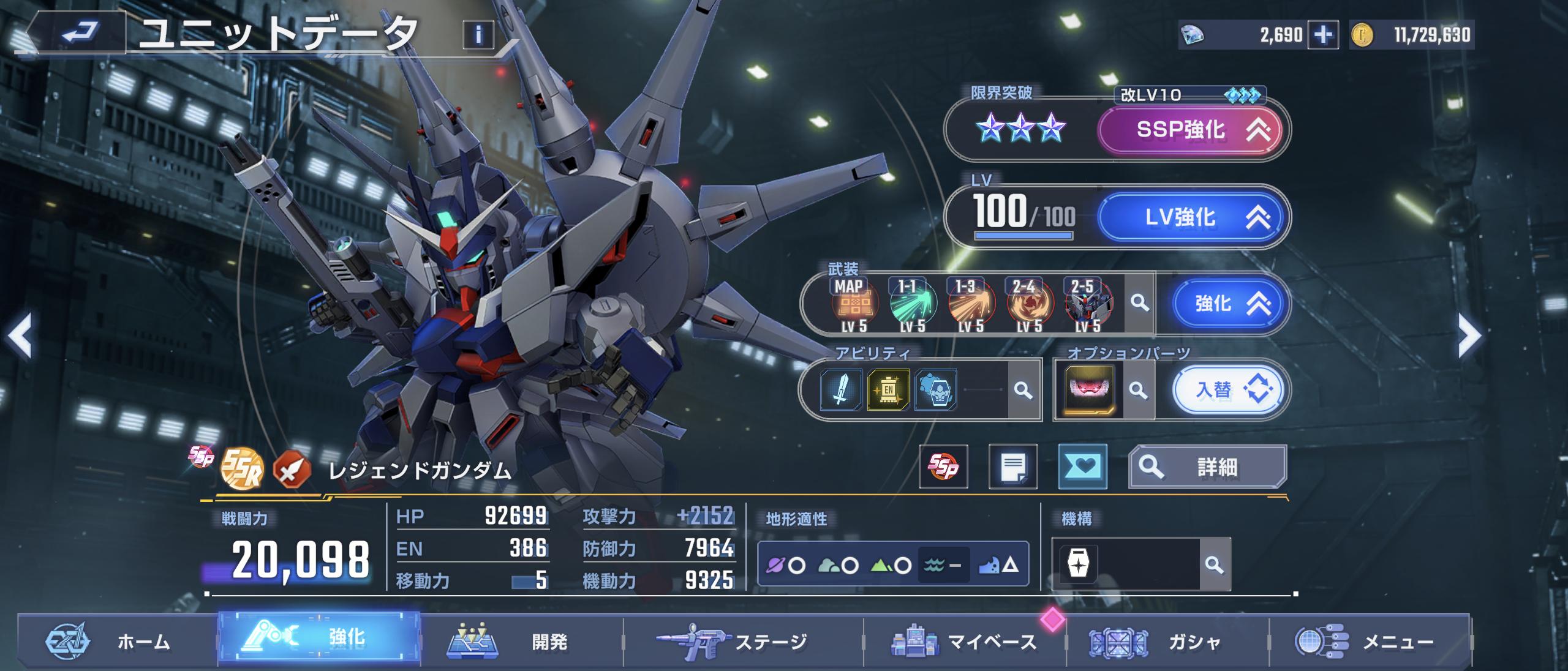Open the 開発 development tab
This screenshot has width=1568, height=671.
click(521, 641)
